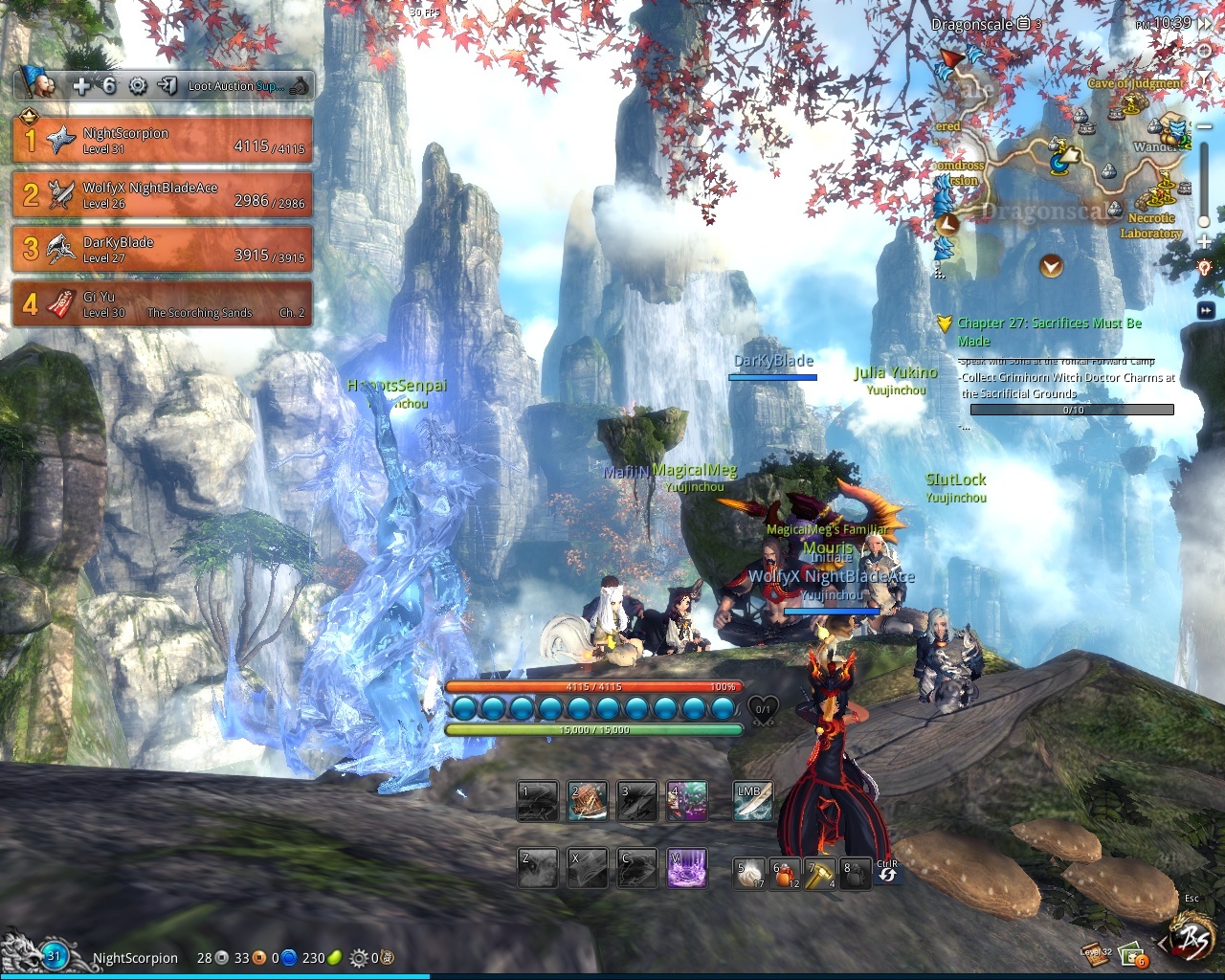Use the LMB blade attack skill
Viewport: 1225px width, 980px height.
click(x=753, y=802)
